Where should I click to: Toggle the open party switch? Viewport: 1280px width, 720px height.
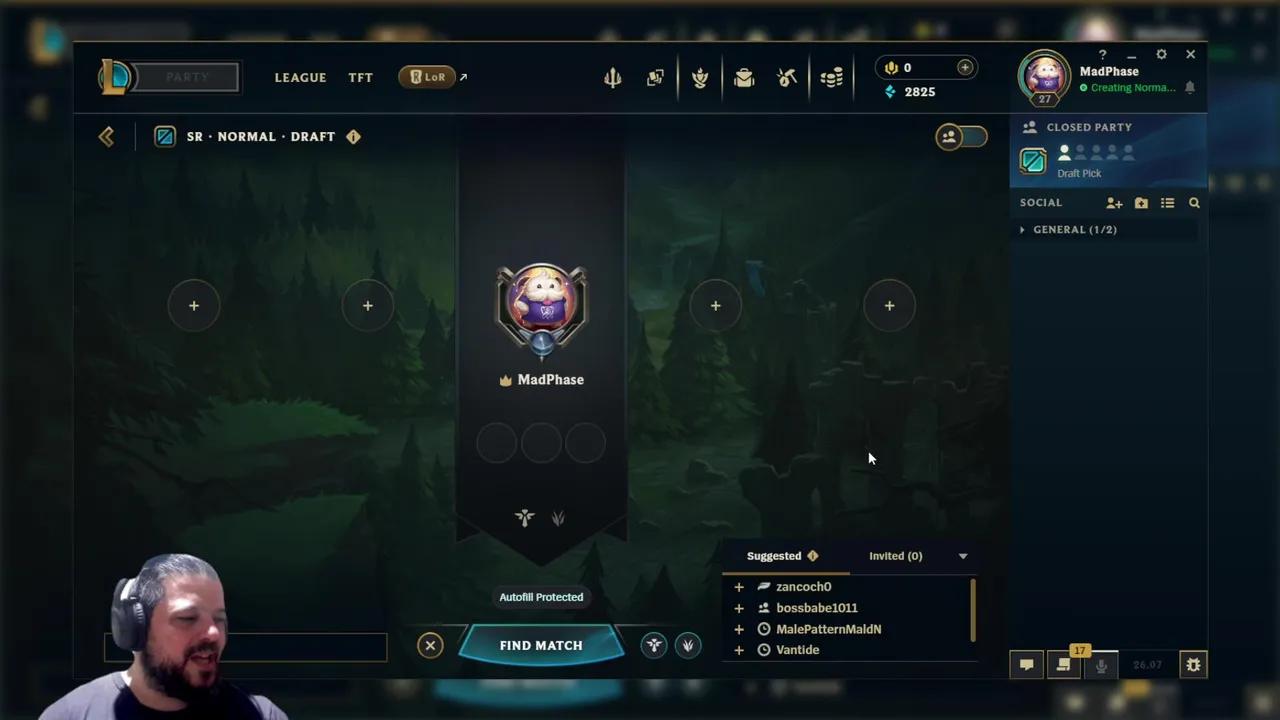[961, 136]
